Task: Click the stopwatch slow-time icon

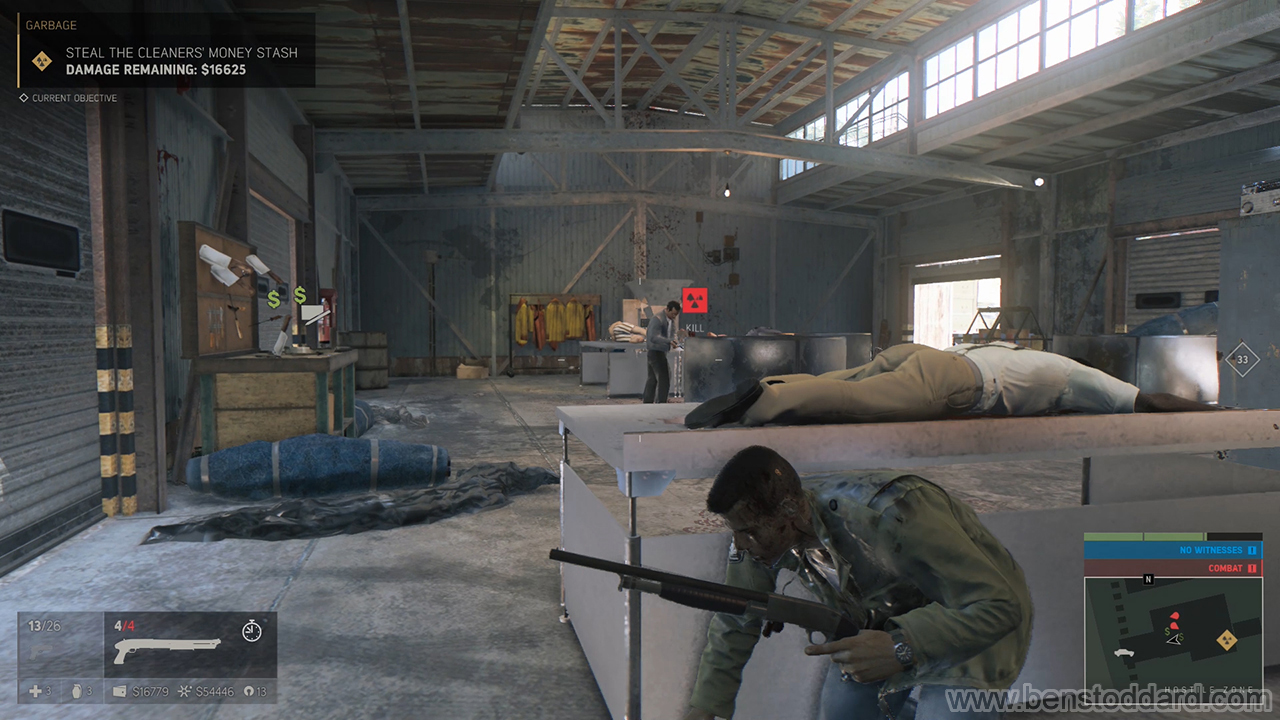Action: pos(252,630)
